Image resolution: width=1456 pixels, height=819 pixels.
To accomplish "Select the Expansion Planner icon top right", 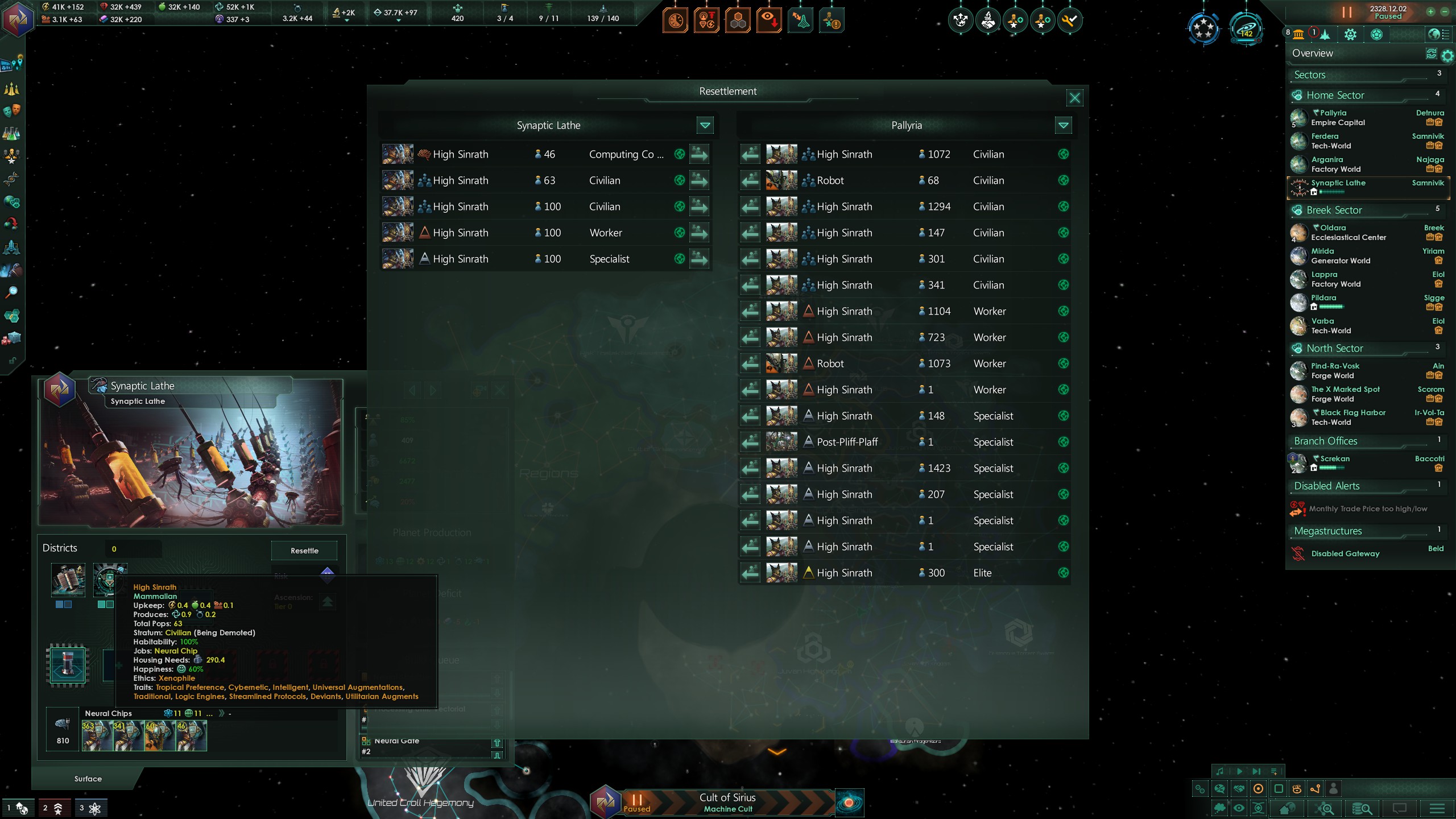I will pyautogui.click(x=961, y=21).
